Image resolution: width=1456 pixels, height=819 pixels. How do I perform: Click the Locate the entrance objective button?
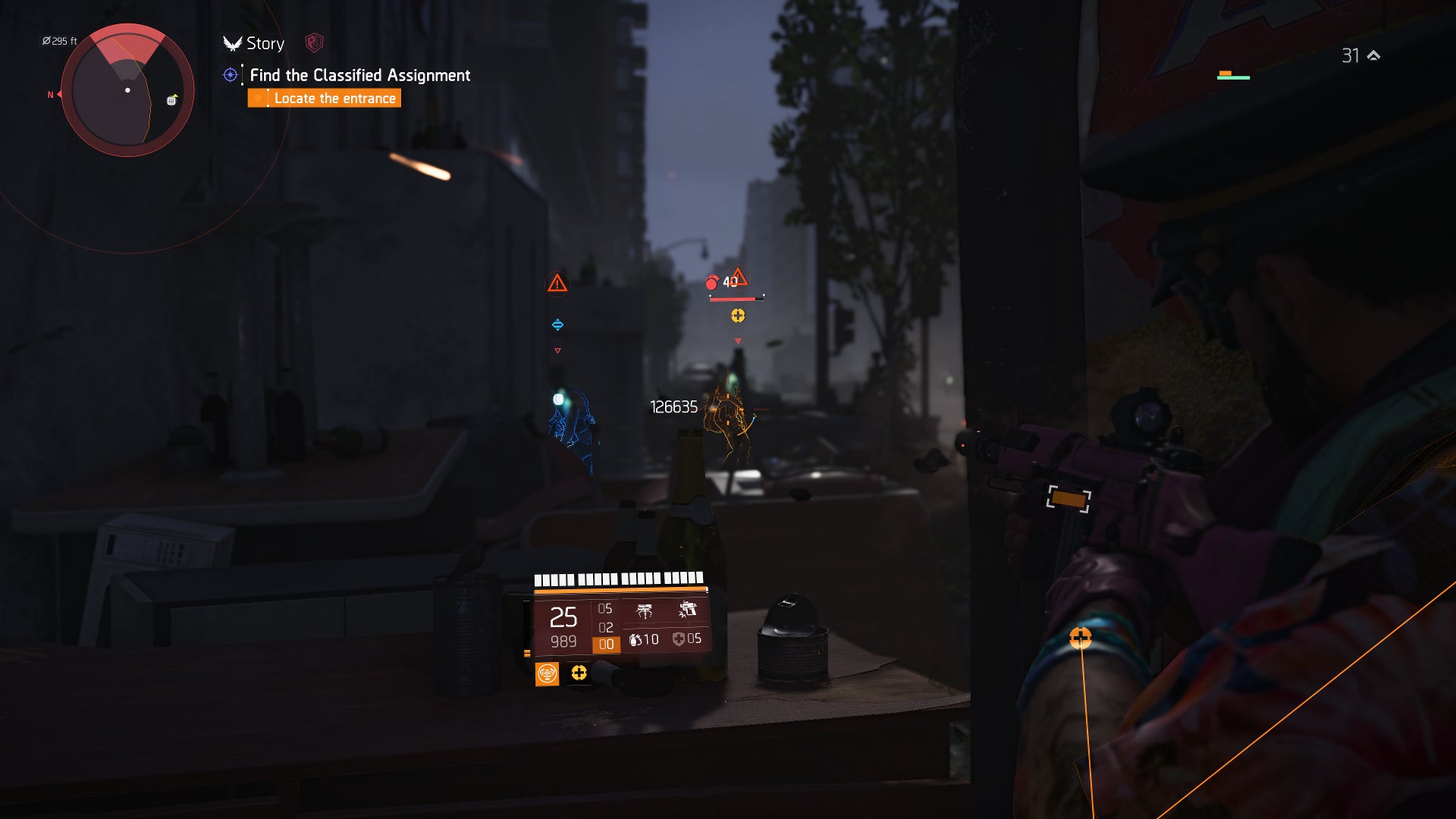325,99
